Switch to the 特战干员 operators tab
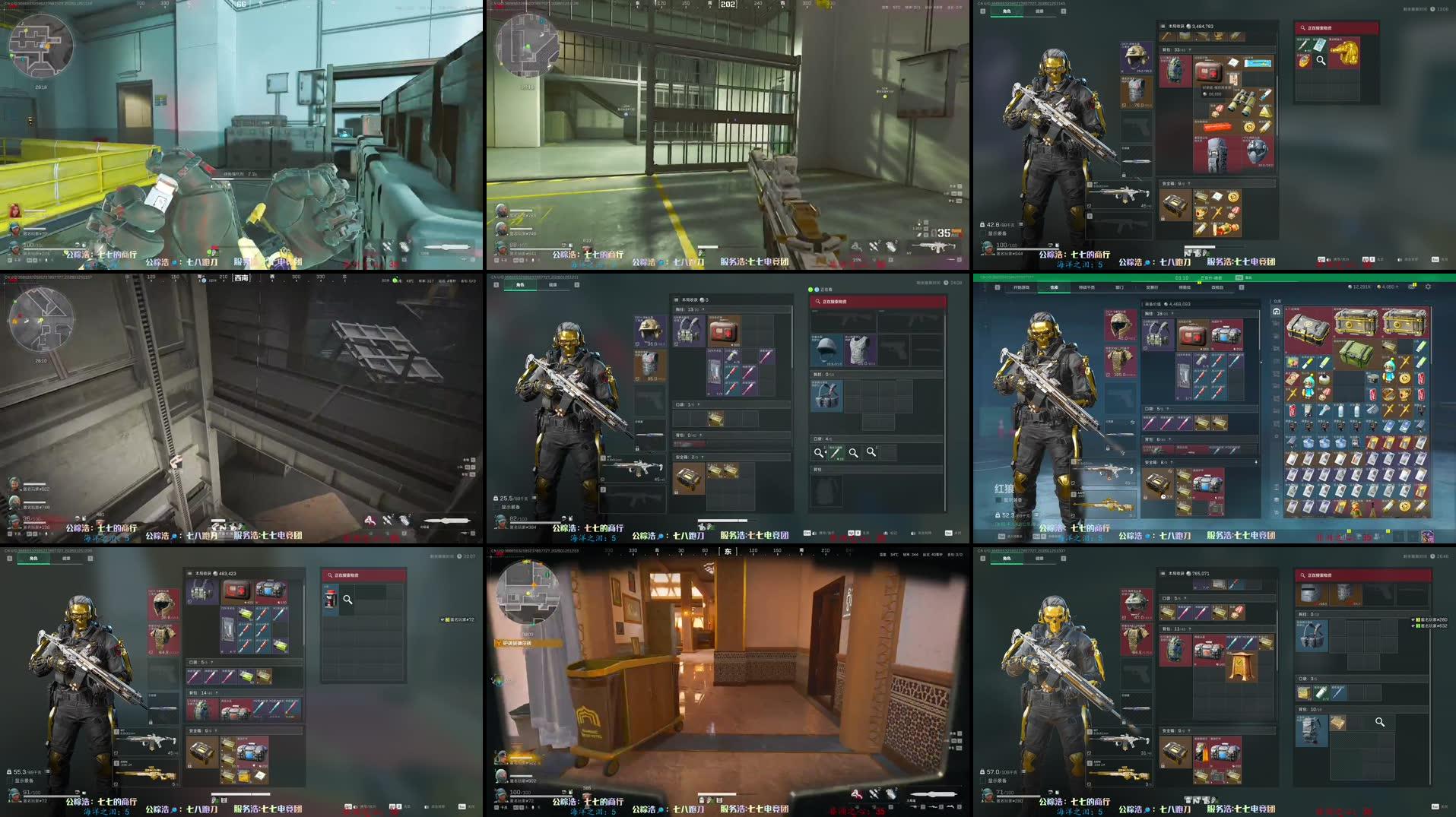This screenshot has width=1456, height=817. click(x=1086, y=287)
